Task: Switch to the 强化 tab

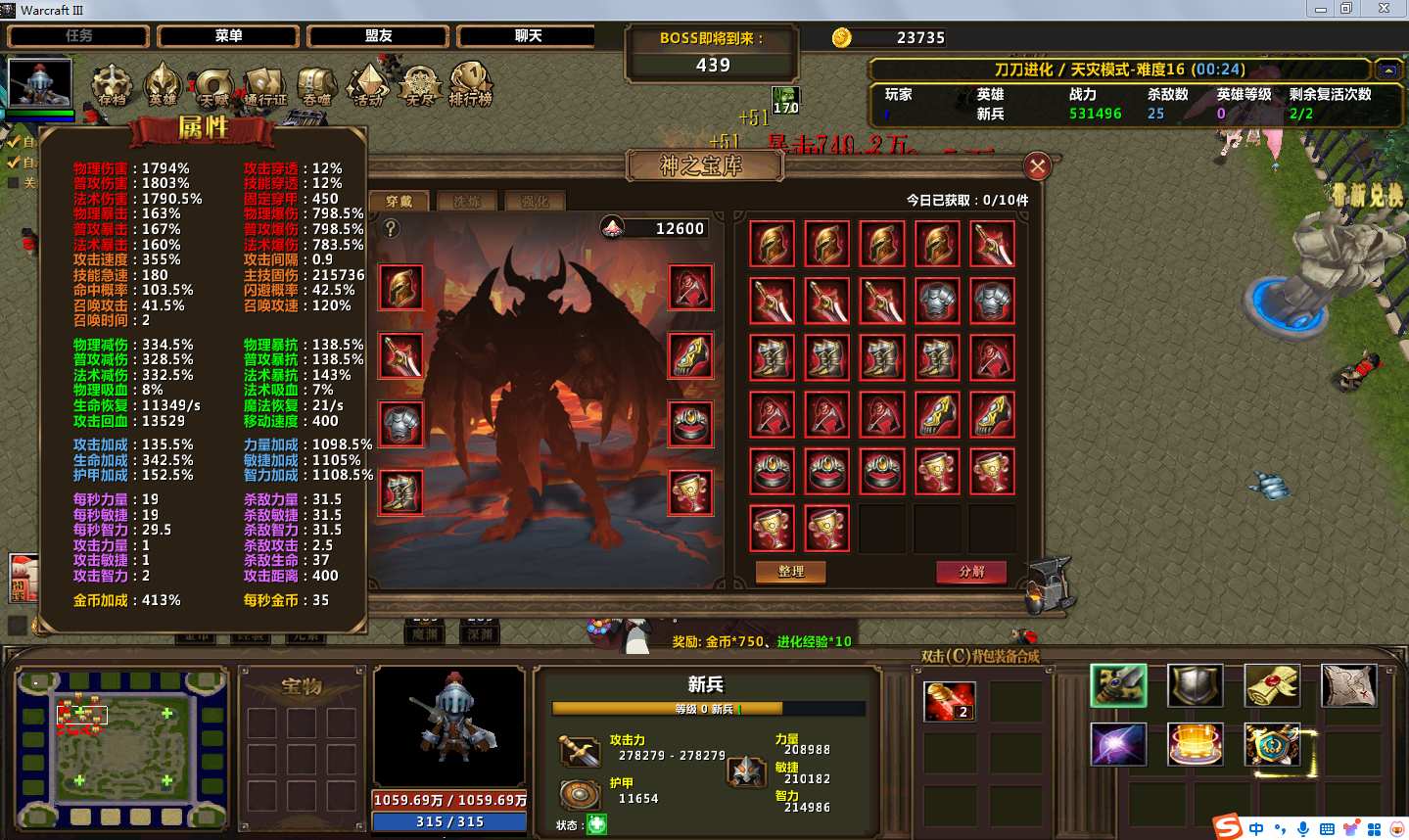Action: pos(535,202)
